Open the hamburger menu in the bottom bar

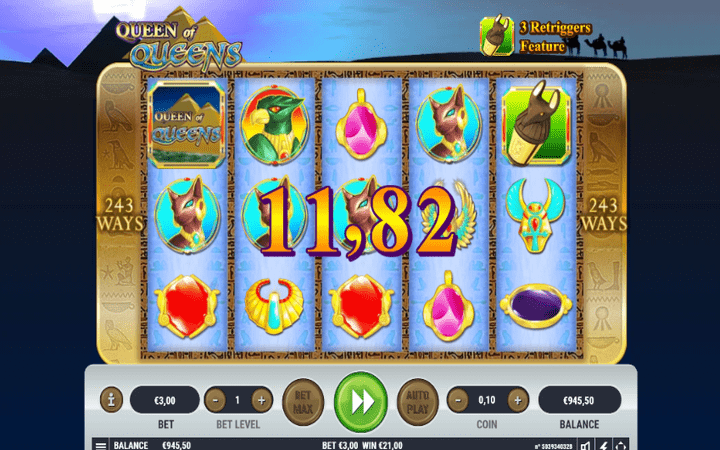pos(101,444)
